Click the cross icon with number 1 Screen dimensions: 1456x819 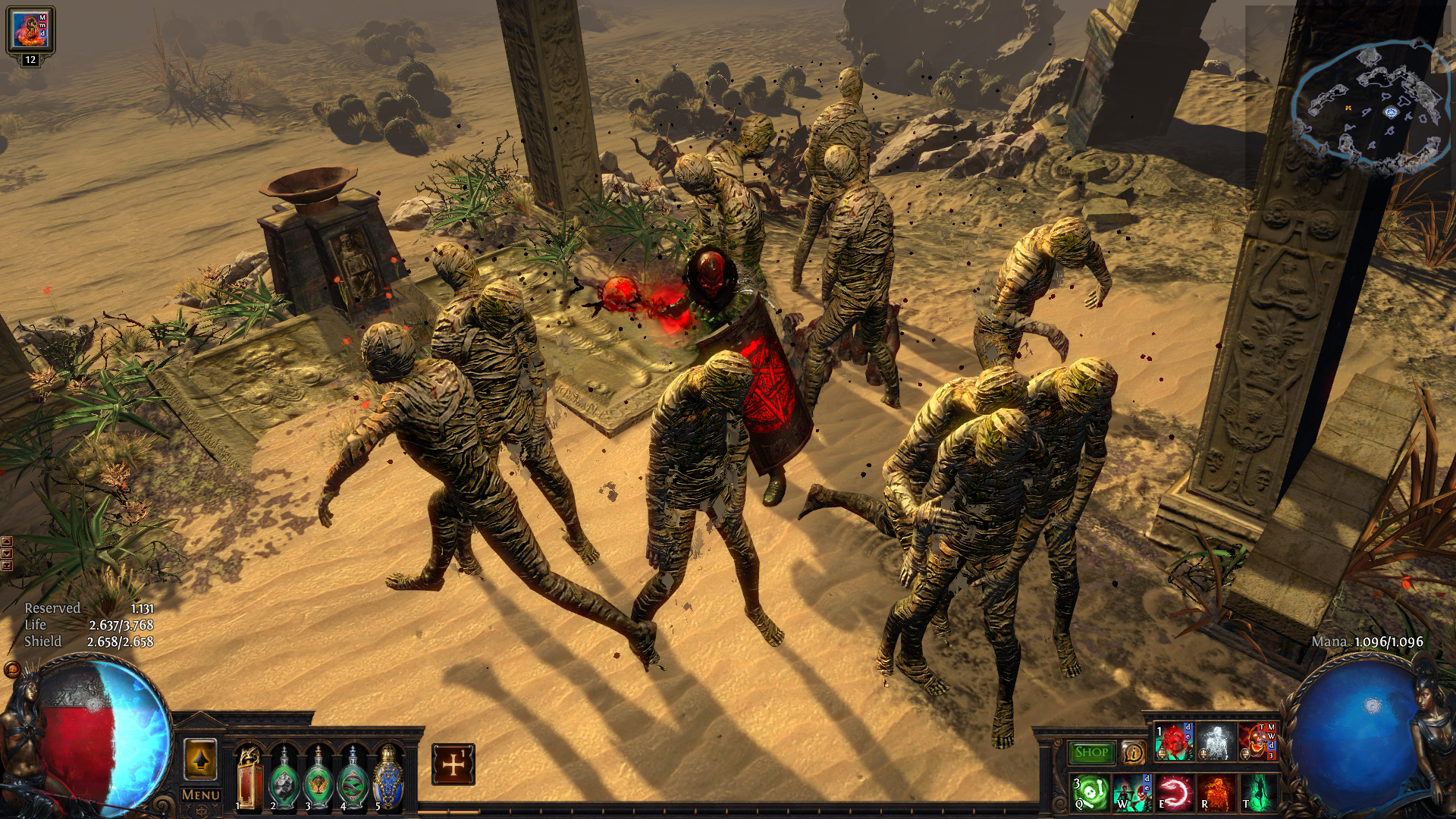(453, 764)
